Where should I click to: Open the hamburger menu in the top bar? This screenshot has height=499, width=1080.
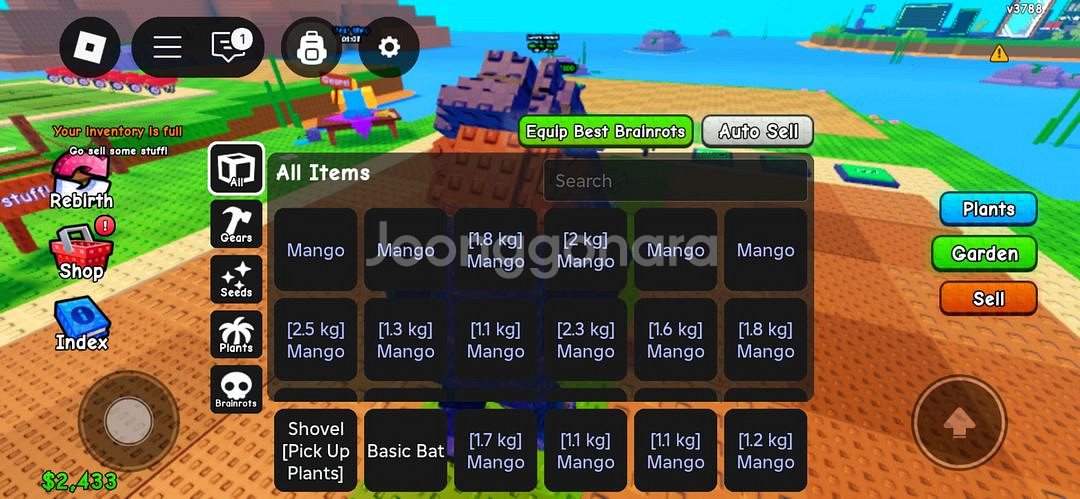[x=167, y=47]
